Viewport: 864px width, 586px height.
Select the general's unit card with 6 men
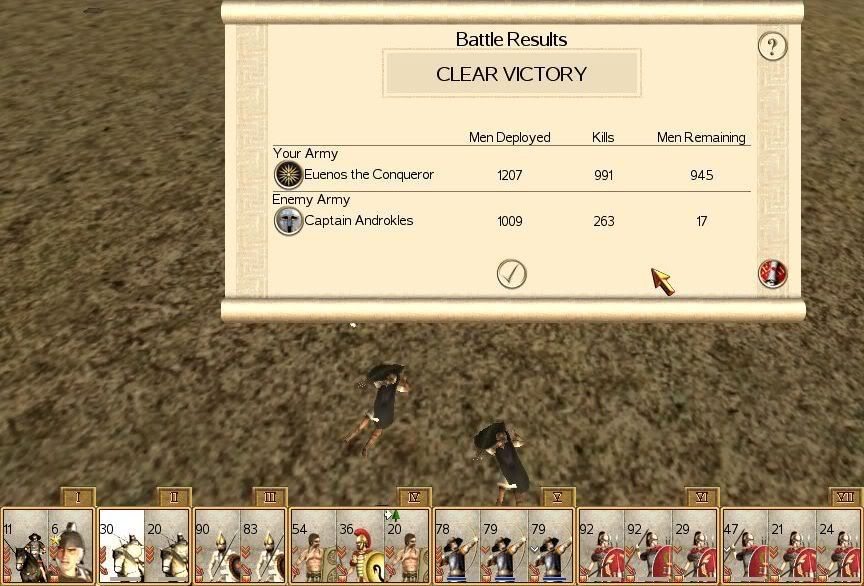(x=71, y=547)
